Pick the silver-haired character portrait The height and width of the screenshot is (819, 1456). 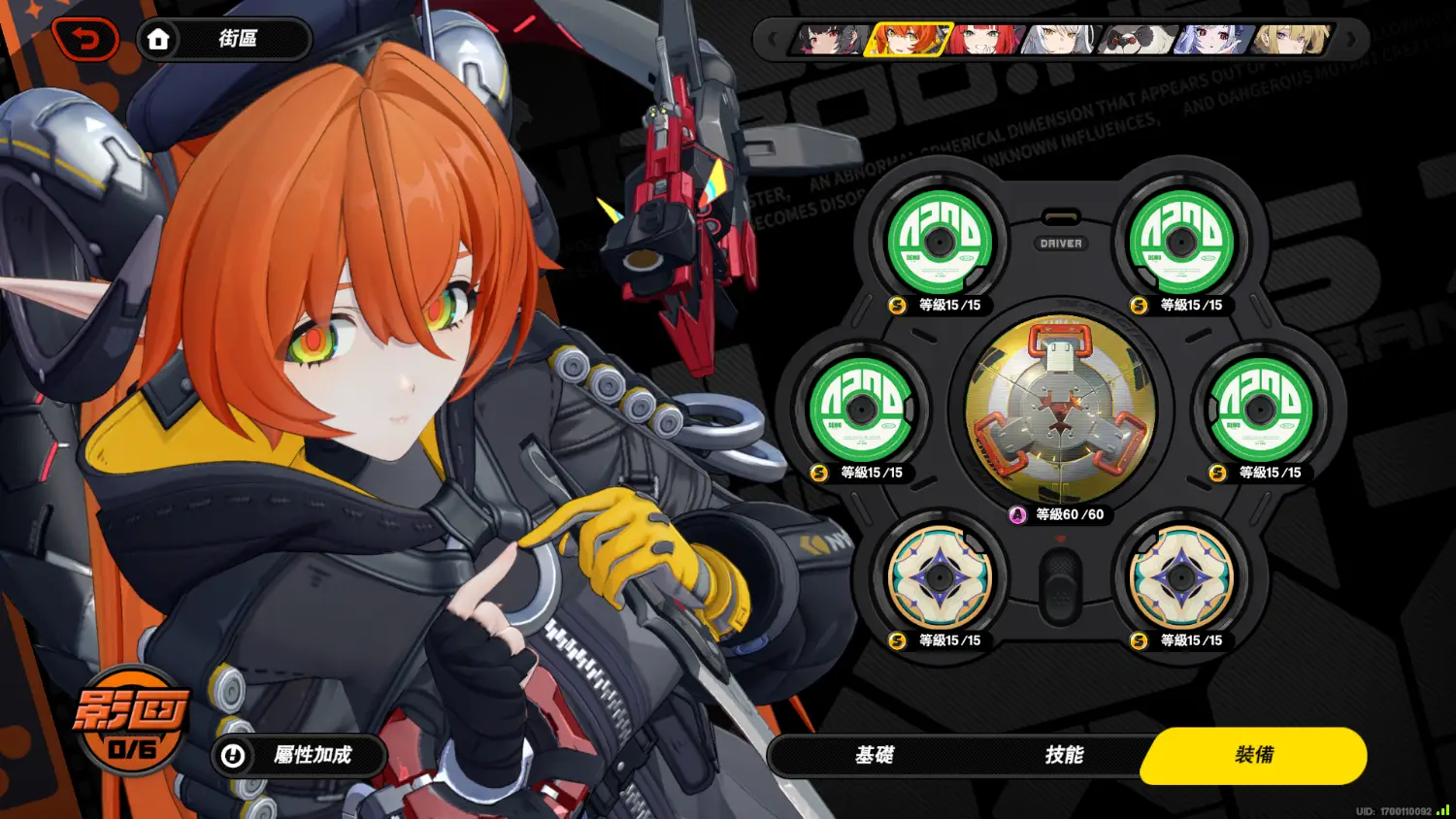[x=1060, y=40]
